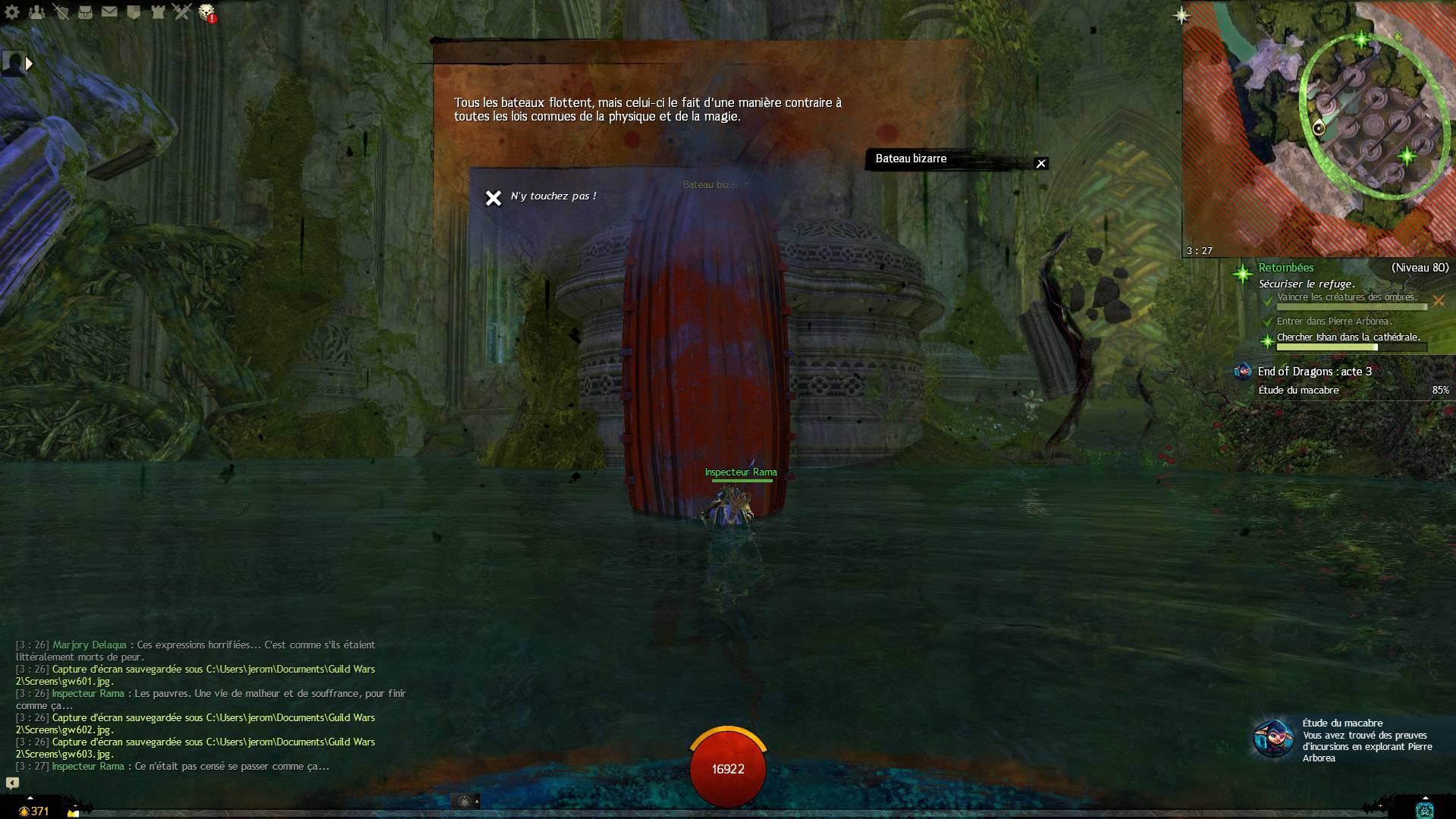Open the PvP crossed swords icon

(x=181, y=11)
